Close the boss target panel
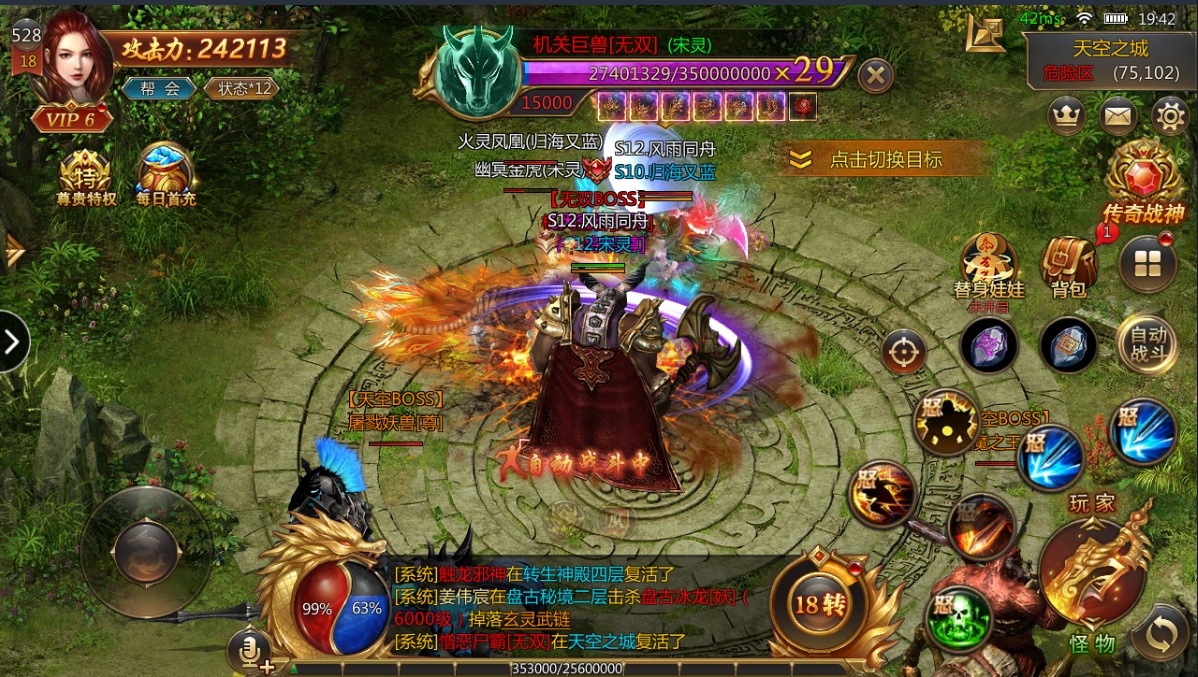Image resolution: width=1198 pixels, height=677 pixels. coord(876,75)
